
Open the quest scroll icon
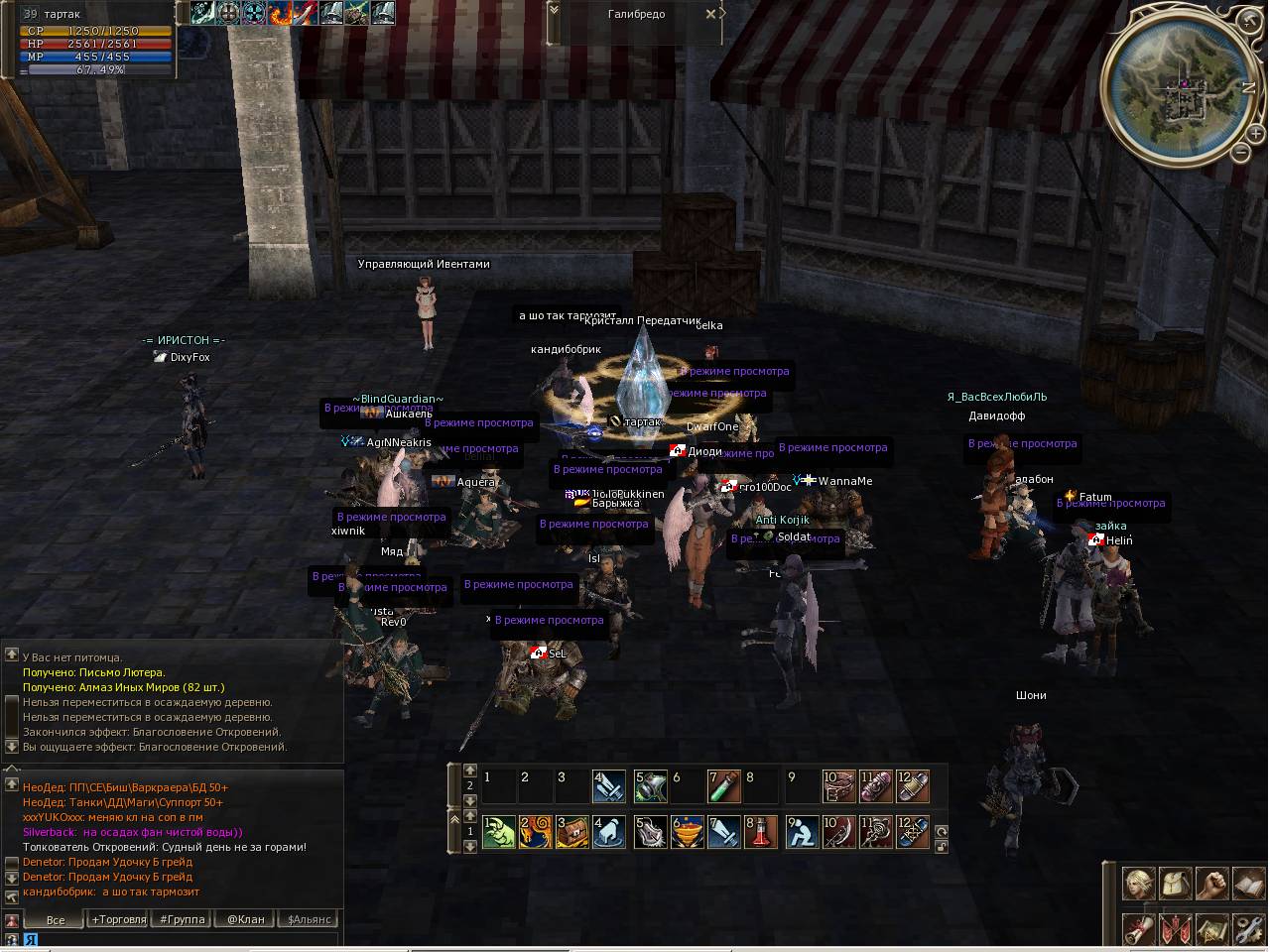point(1139,930)
